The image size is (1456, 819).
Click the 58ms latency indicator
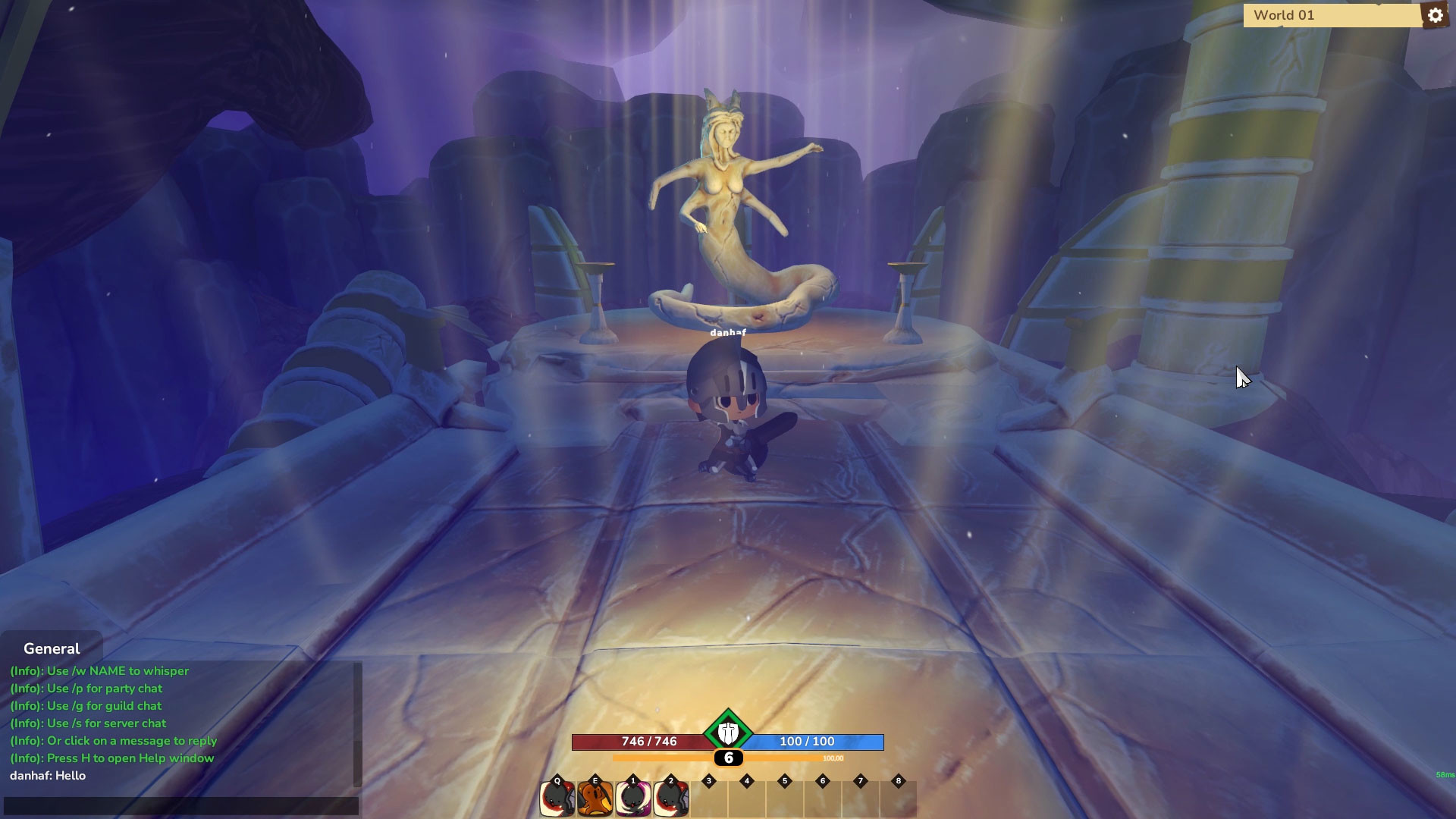[x=1442, y=774]
